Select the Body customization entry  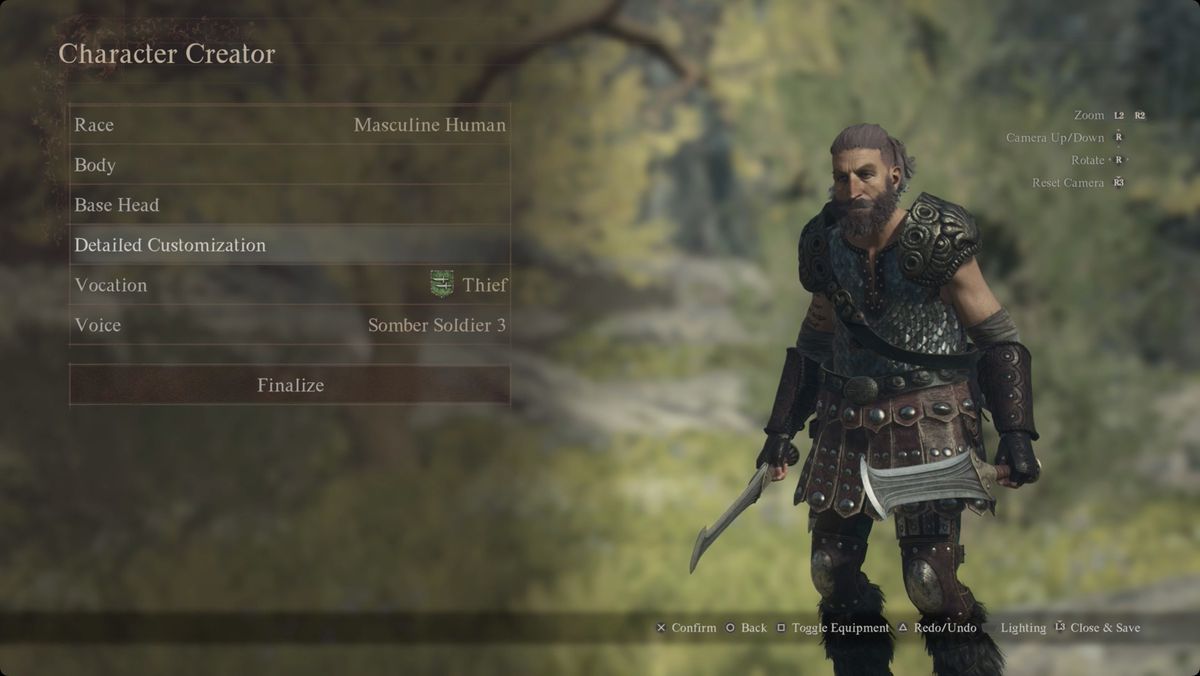click(x=290, y=165)
